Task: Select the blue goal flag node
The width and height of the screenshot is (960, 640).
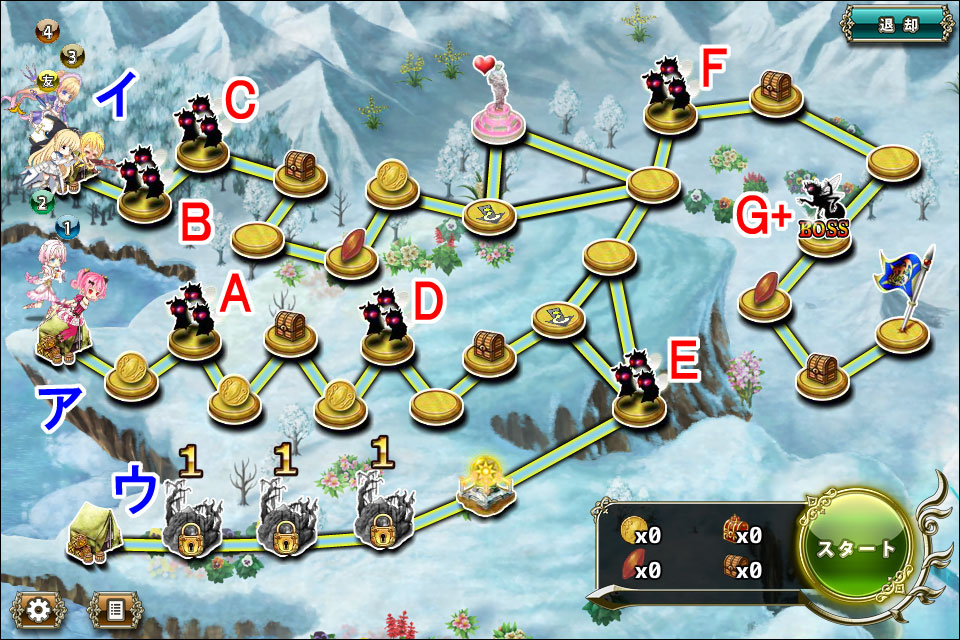Action: [x=902, y=300]
